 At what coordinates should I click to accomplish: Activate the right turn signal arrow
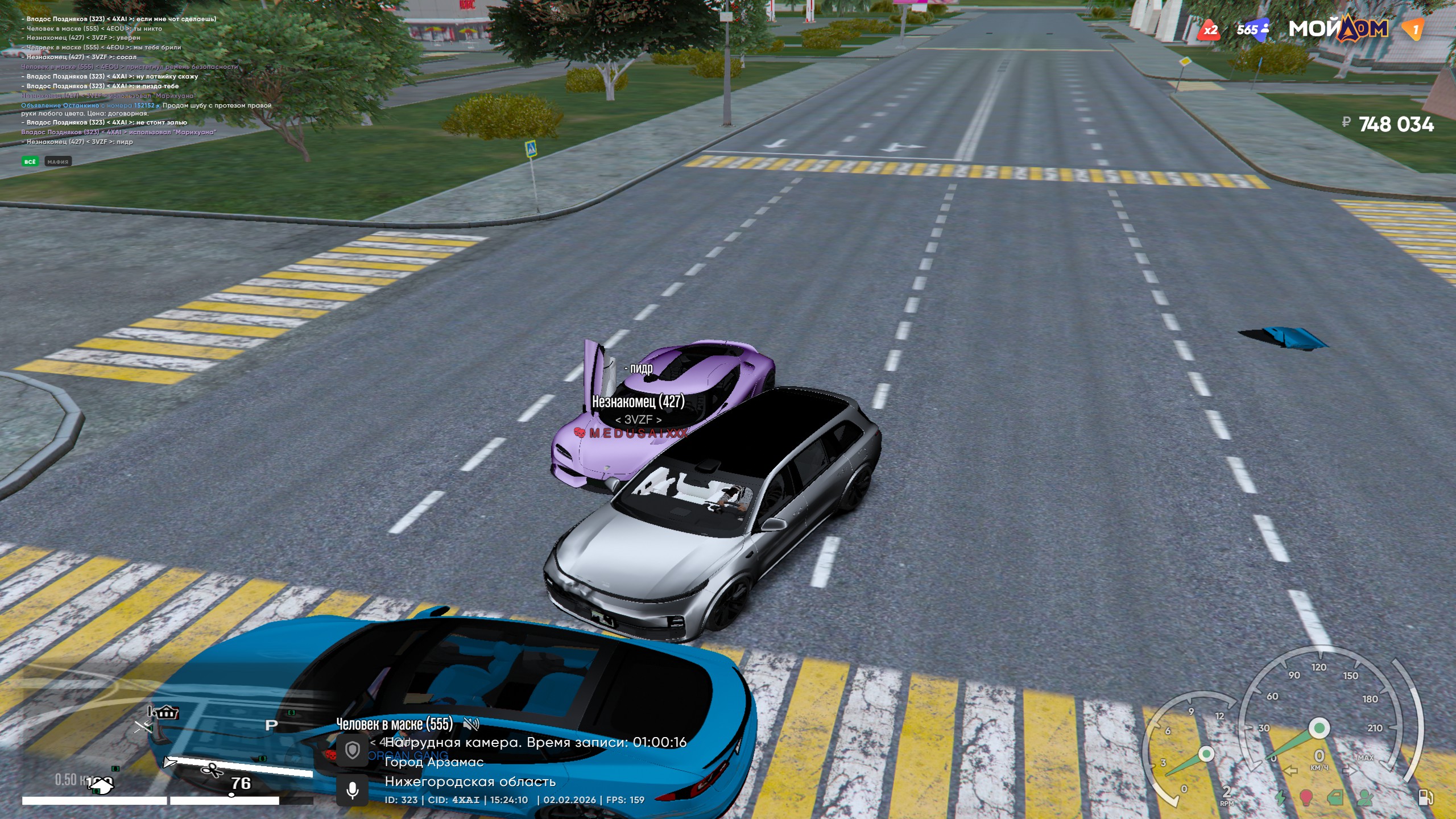tap(1349, 771)
